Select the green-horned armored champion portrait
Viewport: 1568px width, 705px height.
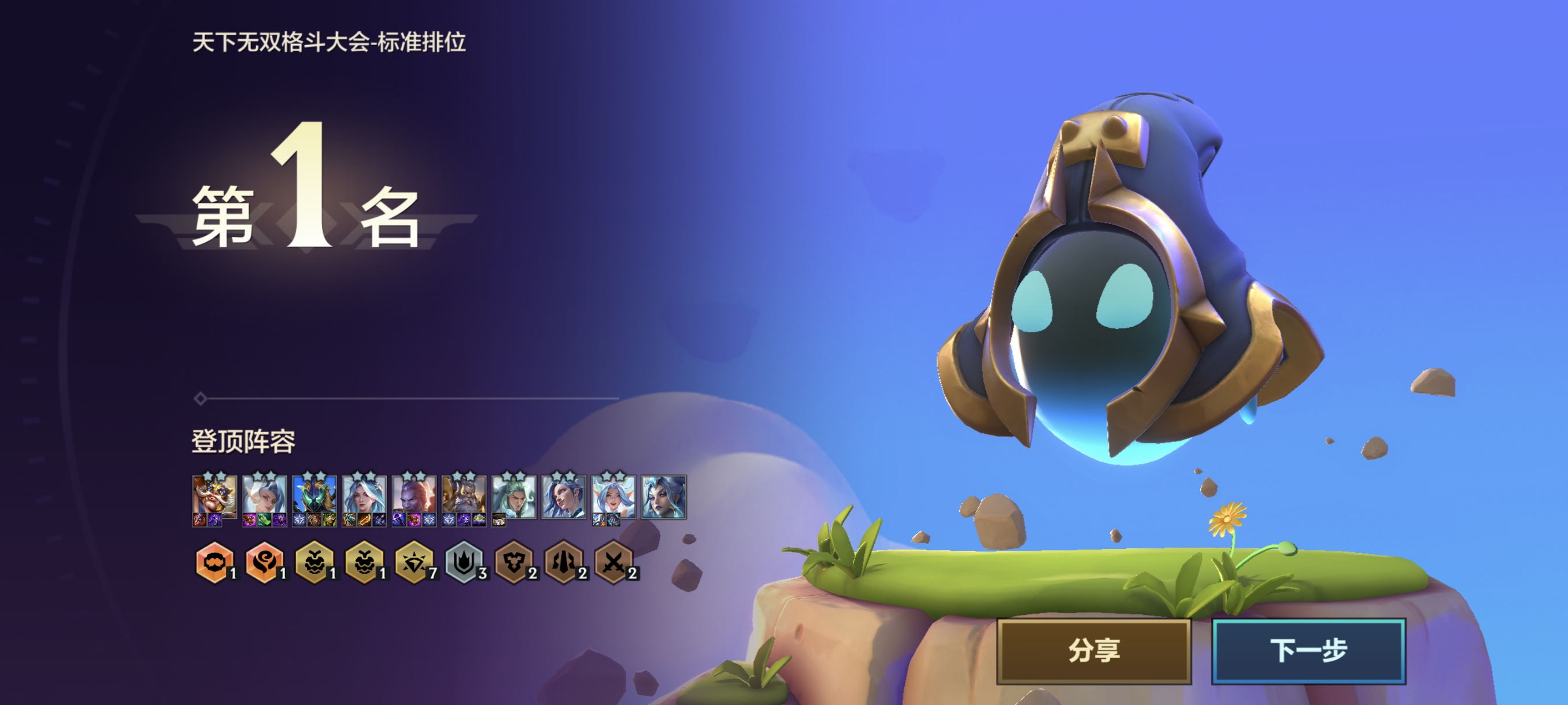tap(314, 496)
